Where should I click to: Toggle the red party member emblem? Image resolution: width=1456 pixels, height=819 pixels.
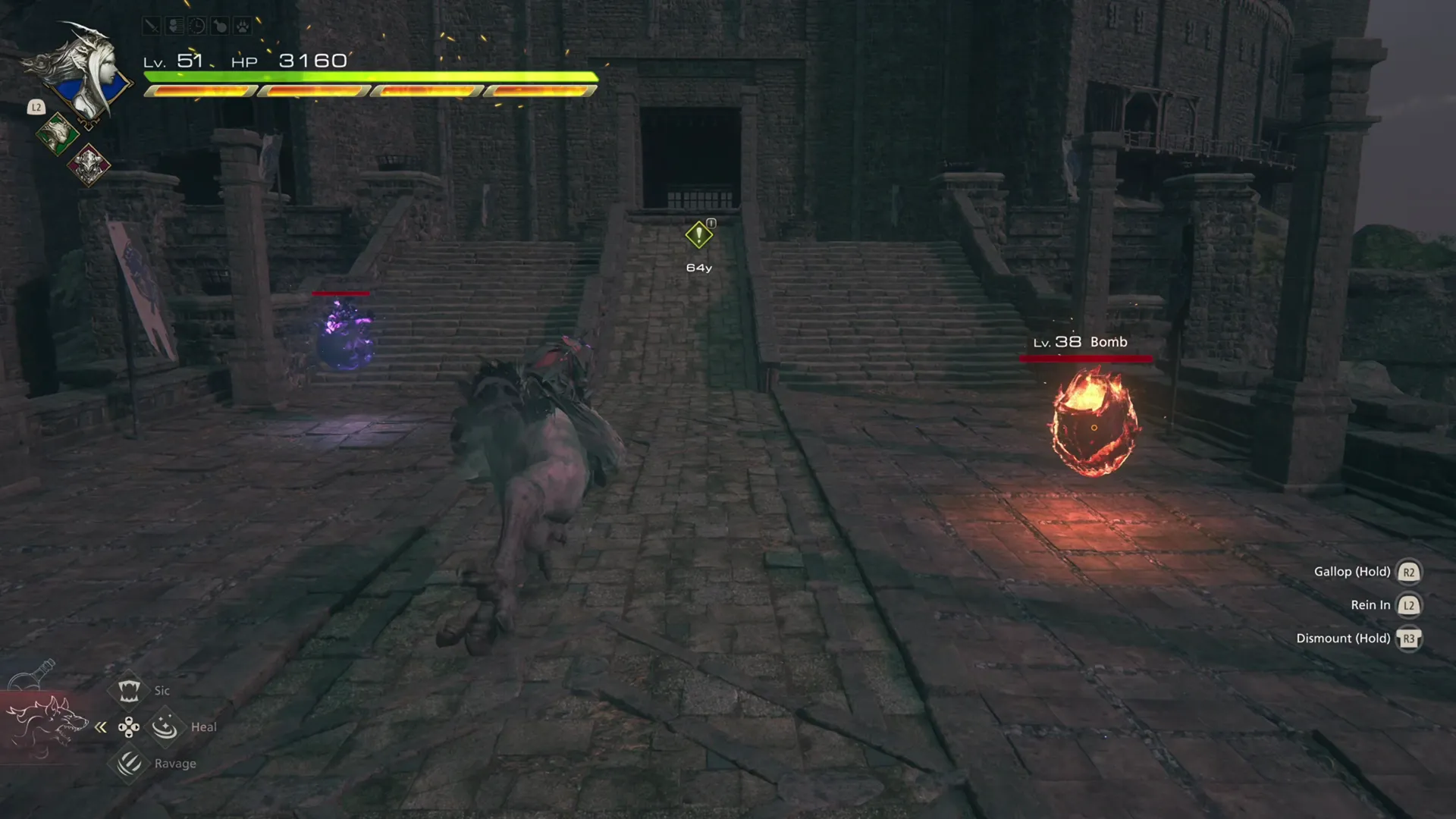tap(89, 166)
